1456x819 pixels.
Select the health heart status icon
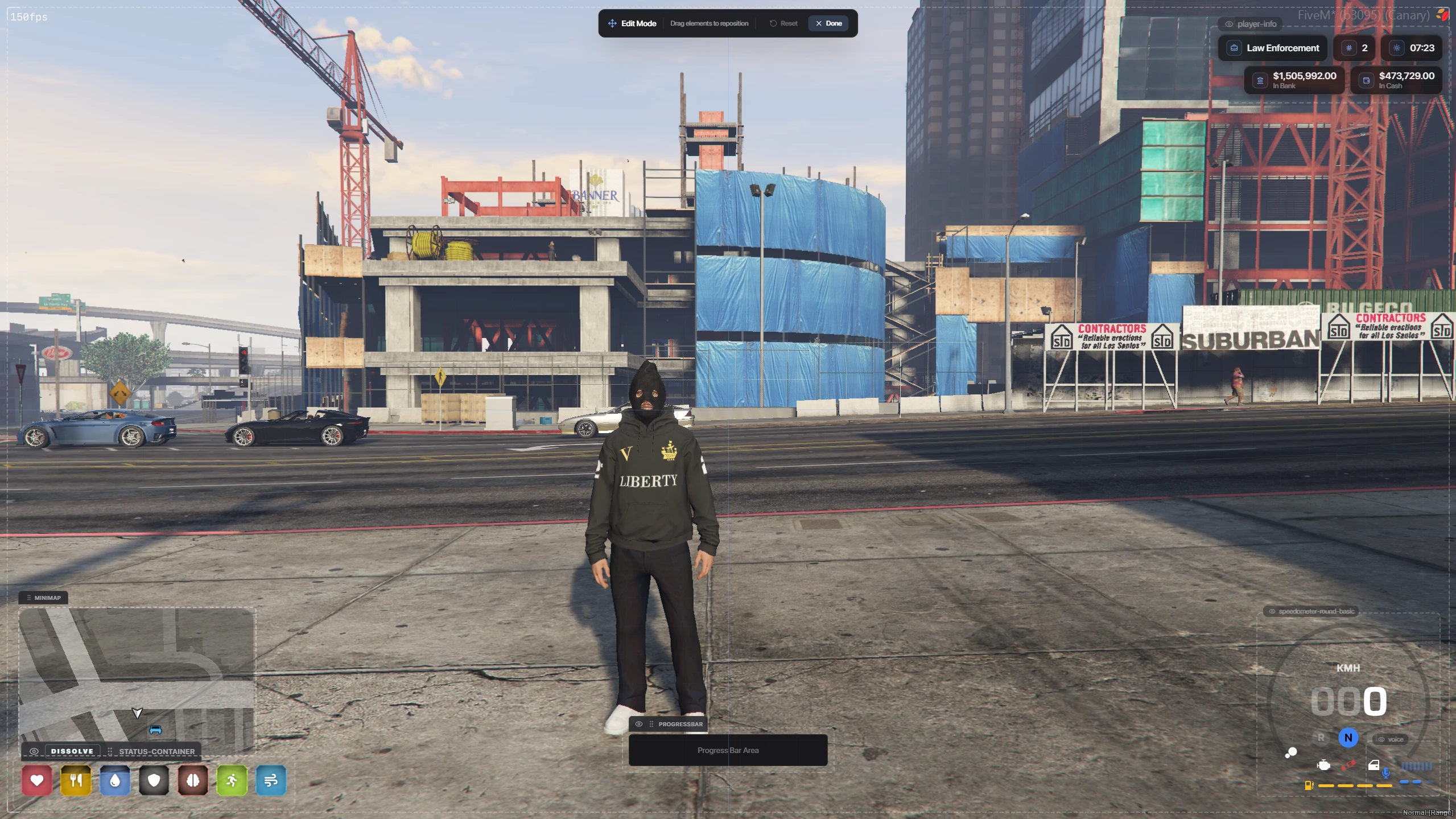click(x=36, y=780)
